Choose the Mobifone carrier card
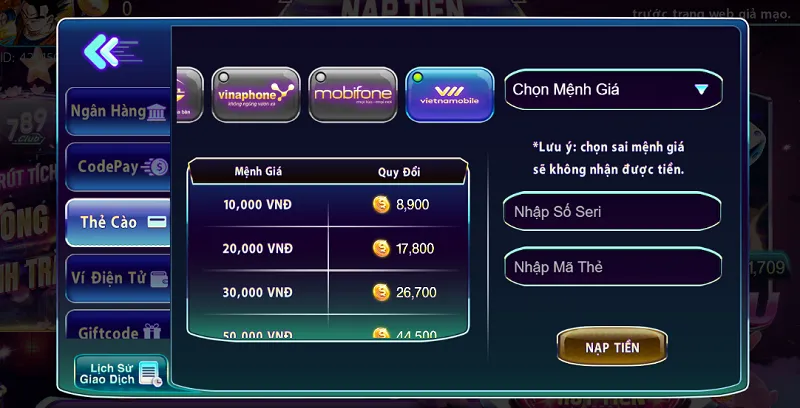The image size is (800, 408). (353, 94)
